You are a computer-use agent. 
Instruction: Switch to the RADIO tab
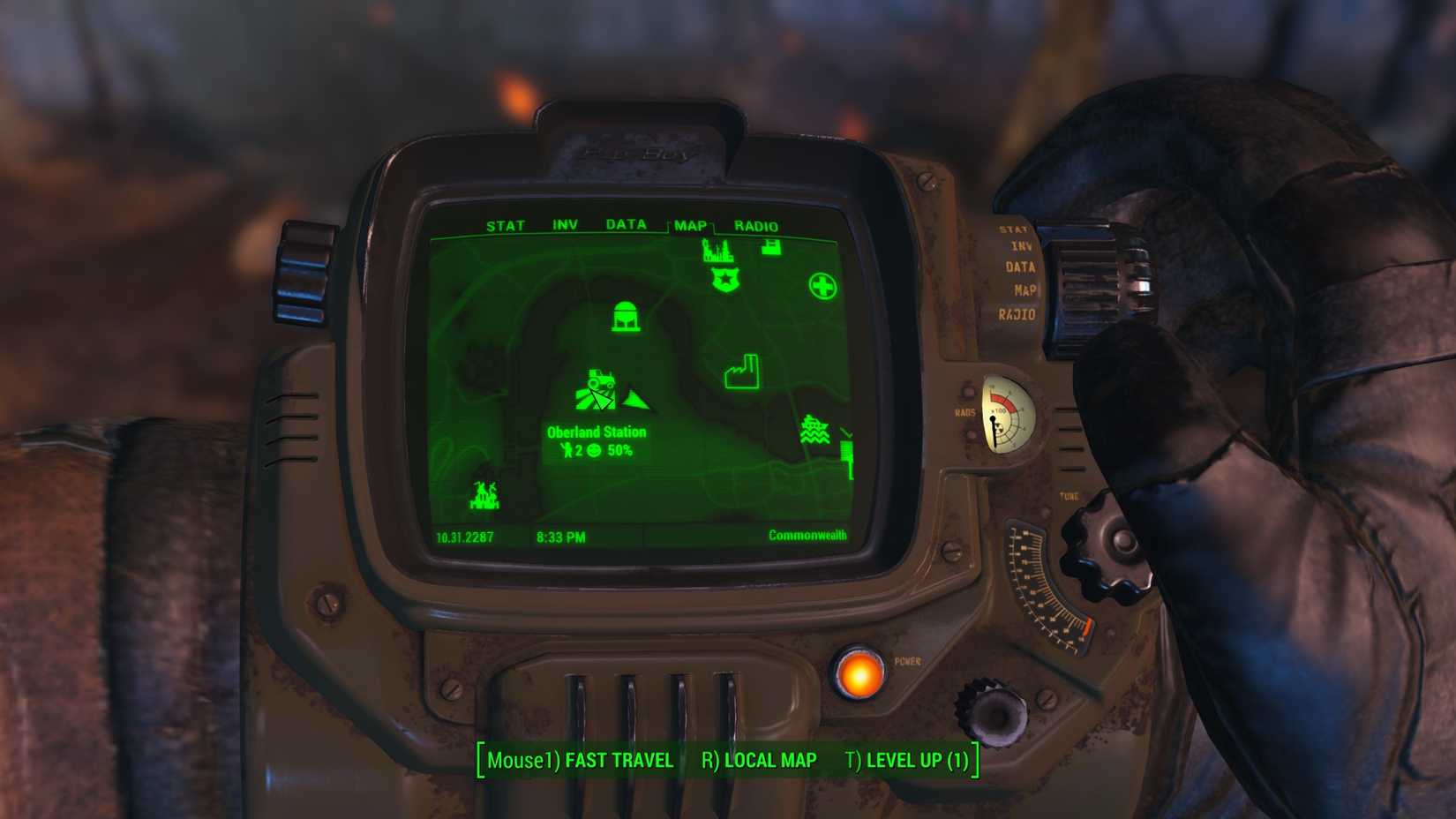[756, 225]
